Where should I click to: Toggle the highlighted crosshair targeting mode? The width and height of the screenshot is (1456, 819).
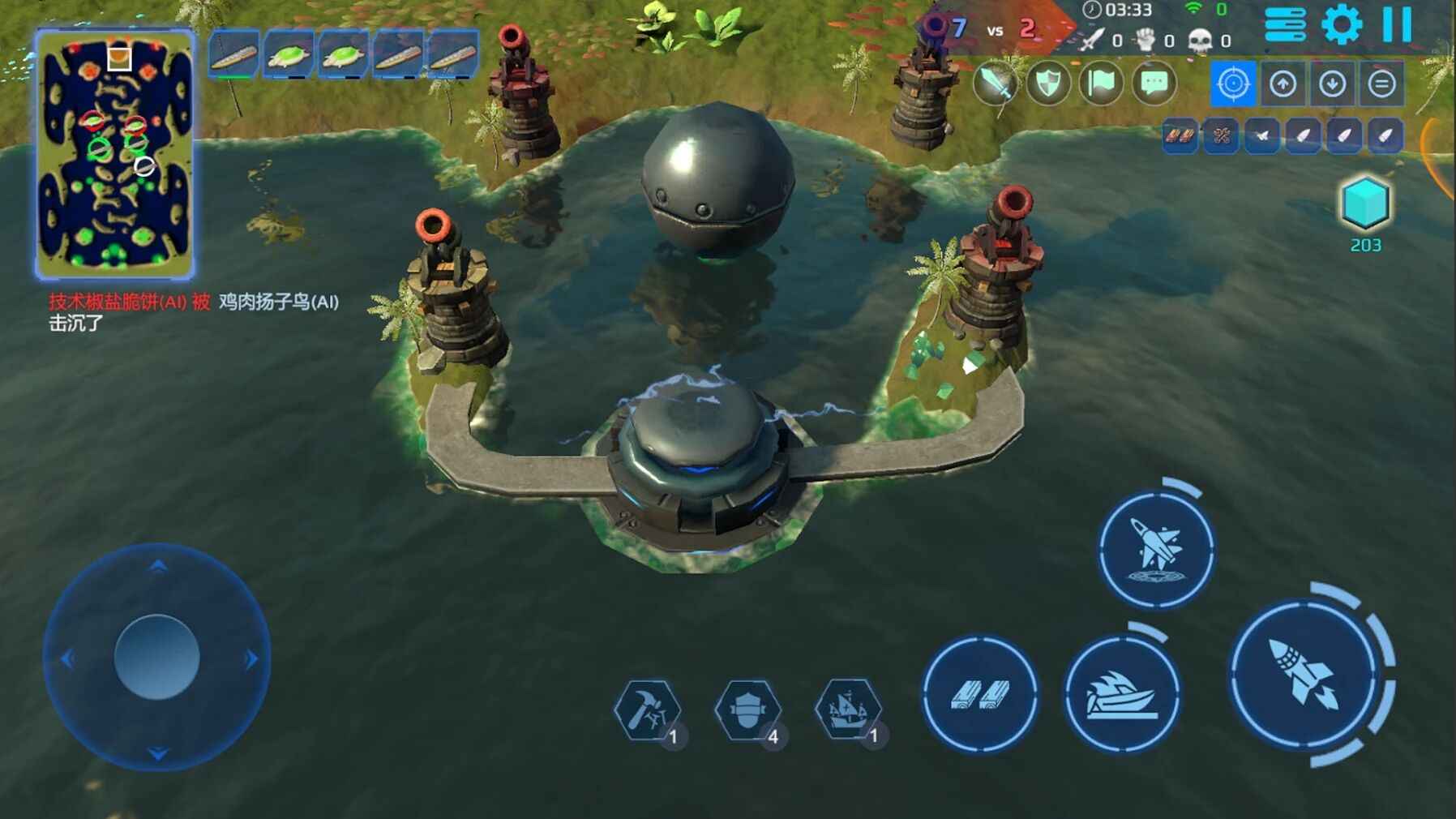[1233, 84]
